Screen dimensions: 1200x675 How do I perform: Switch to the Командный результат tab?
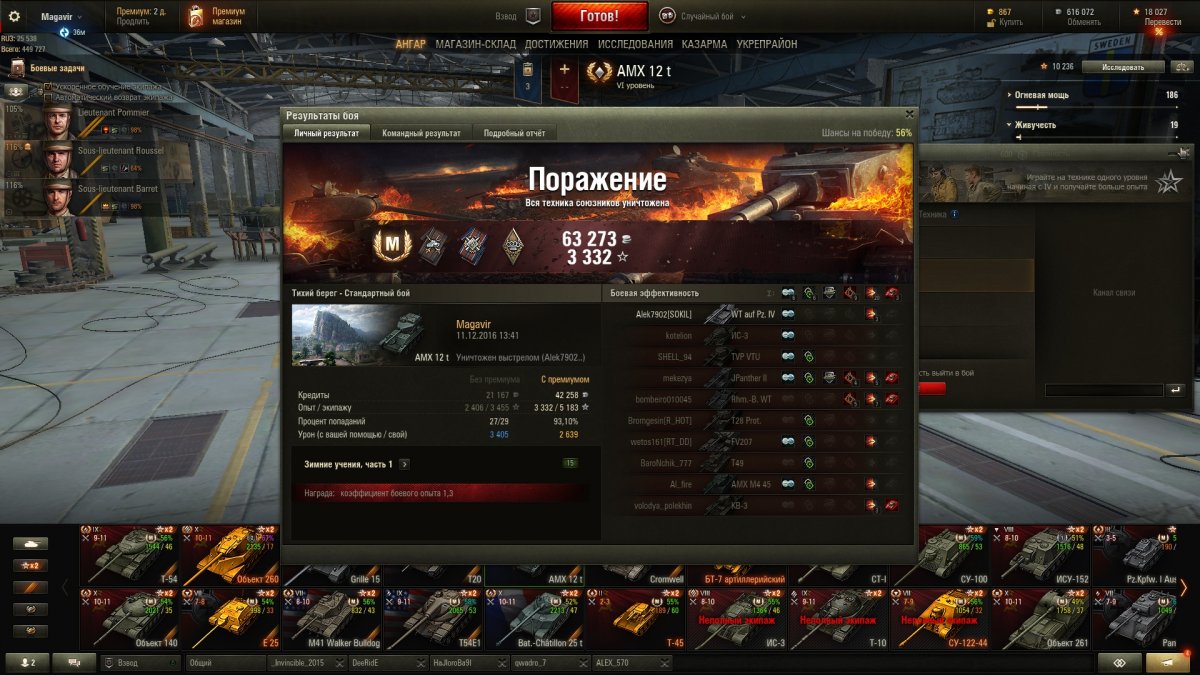421,133
